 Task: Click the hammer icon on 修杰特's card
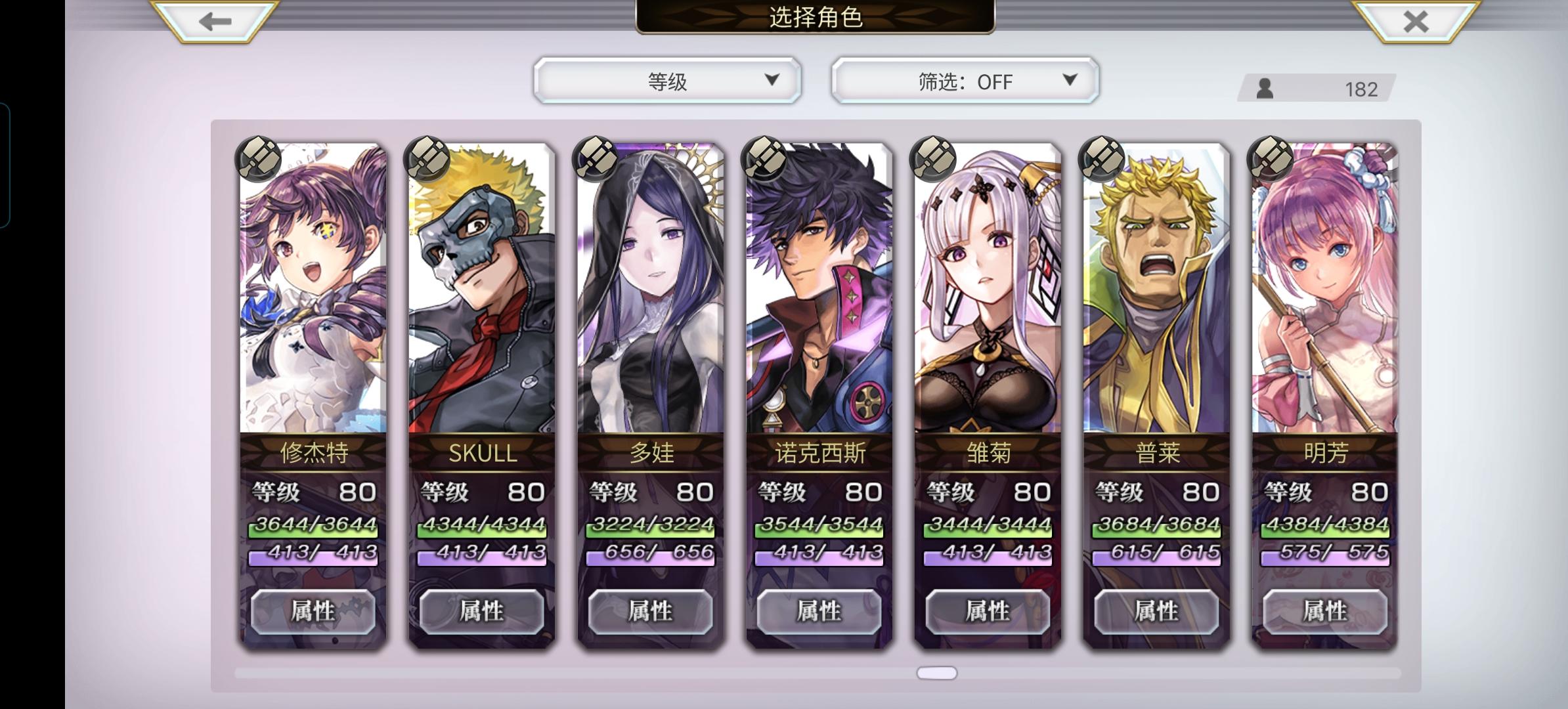(257, 160)
